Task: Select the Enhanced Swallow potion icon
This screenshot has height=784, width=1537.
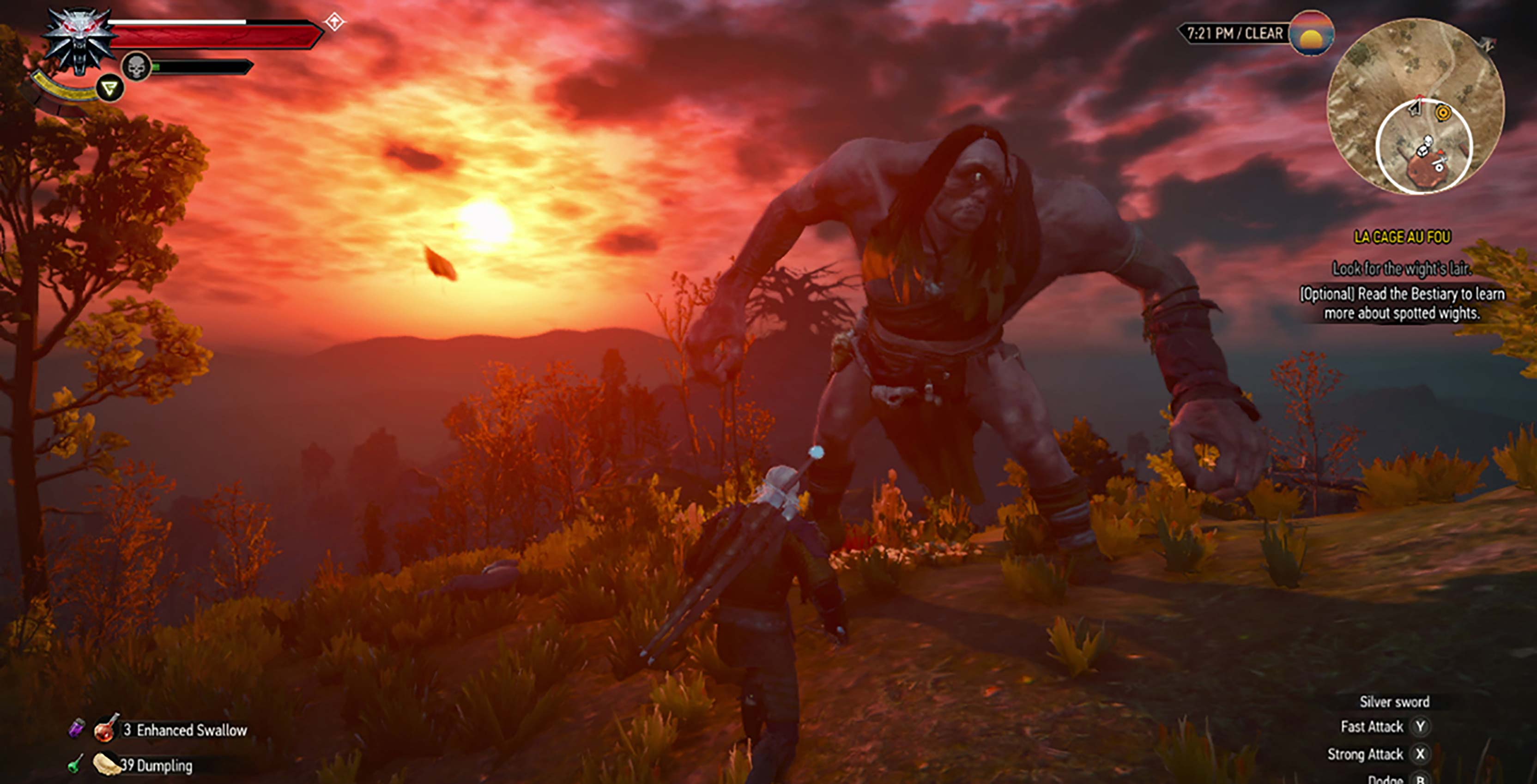Action: click(105, 730)
